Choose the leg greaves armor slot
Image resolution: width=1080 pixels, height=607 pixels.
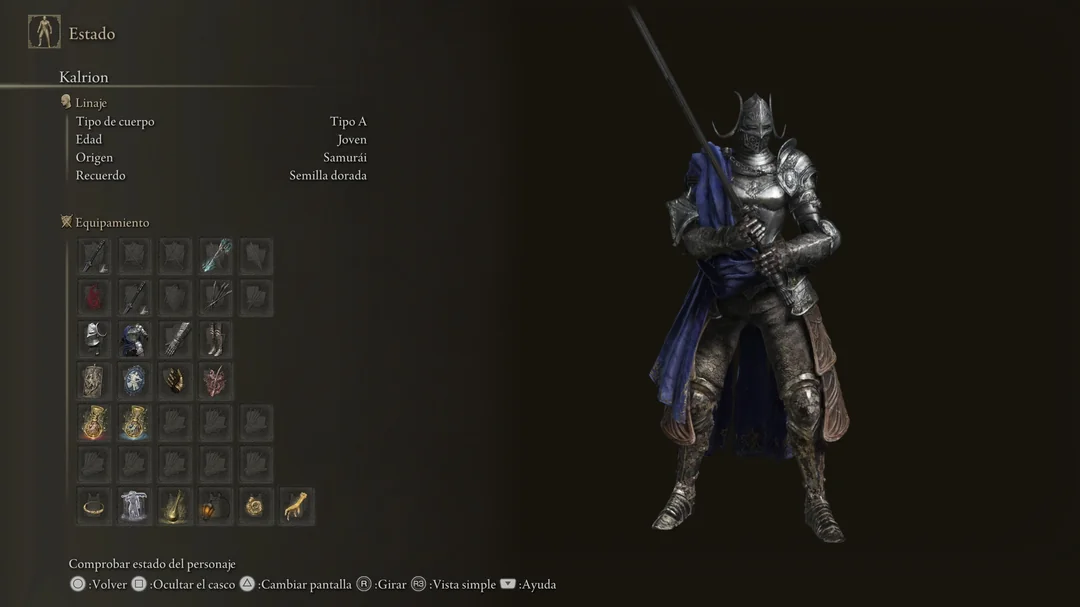(x=215, y=339)
